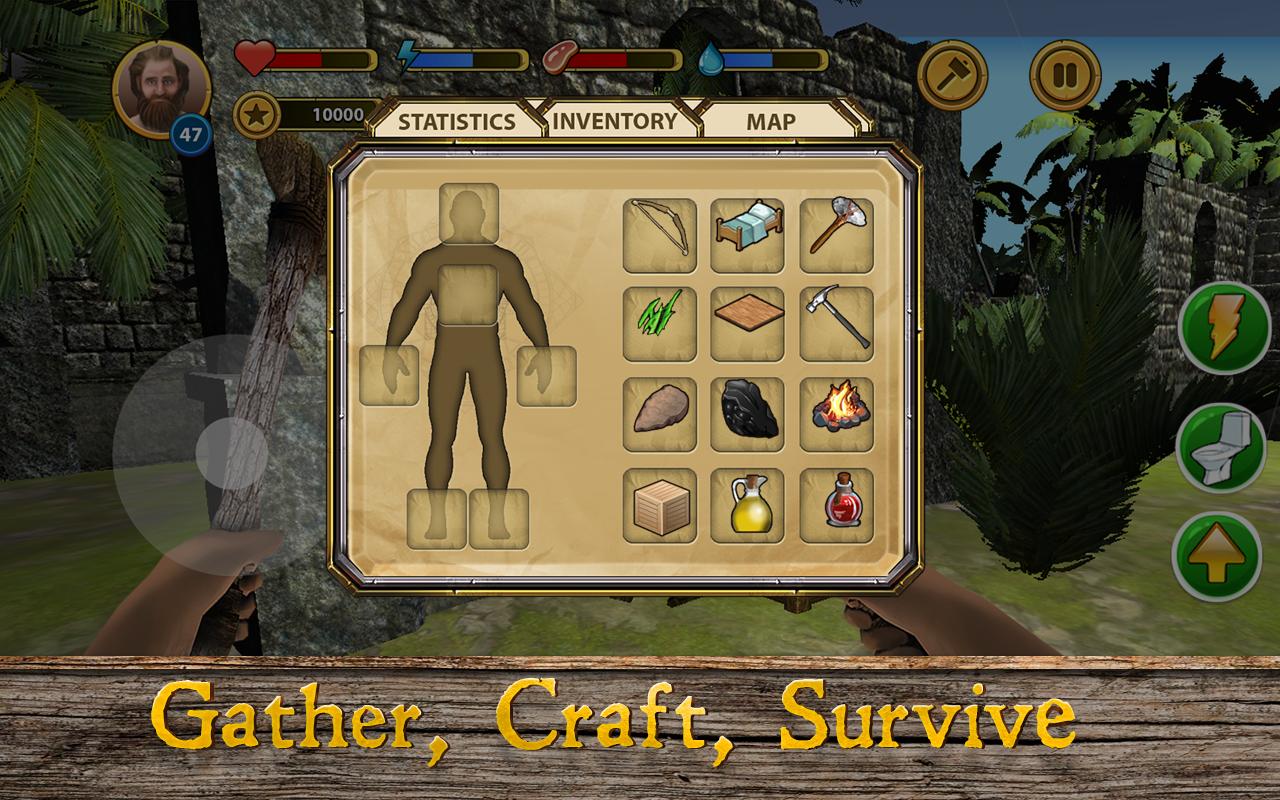
Task: Select the raw meat item
Action: [658, 412]
